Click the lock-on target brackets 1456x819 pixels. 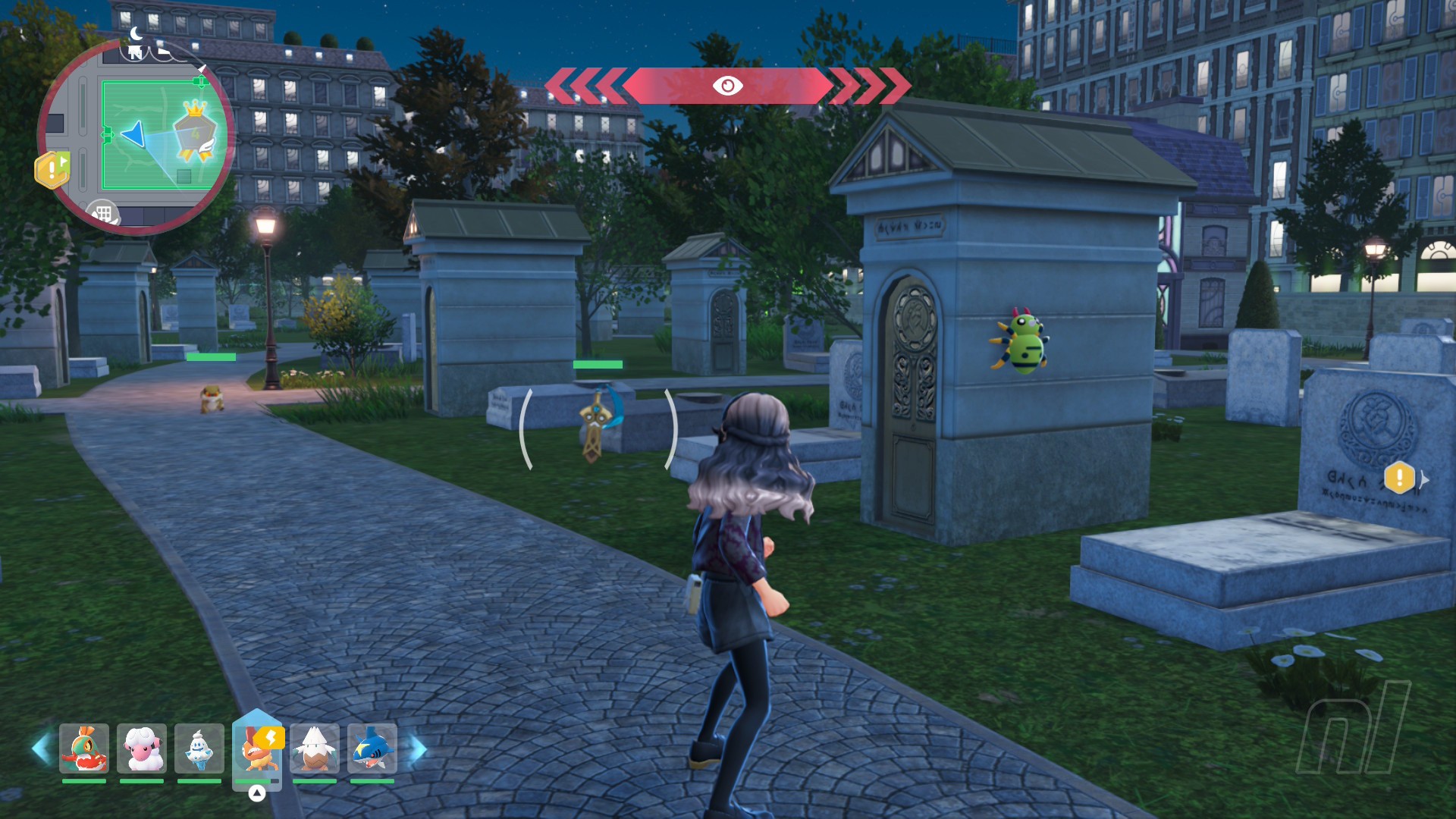[x=598, y=428]
